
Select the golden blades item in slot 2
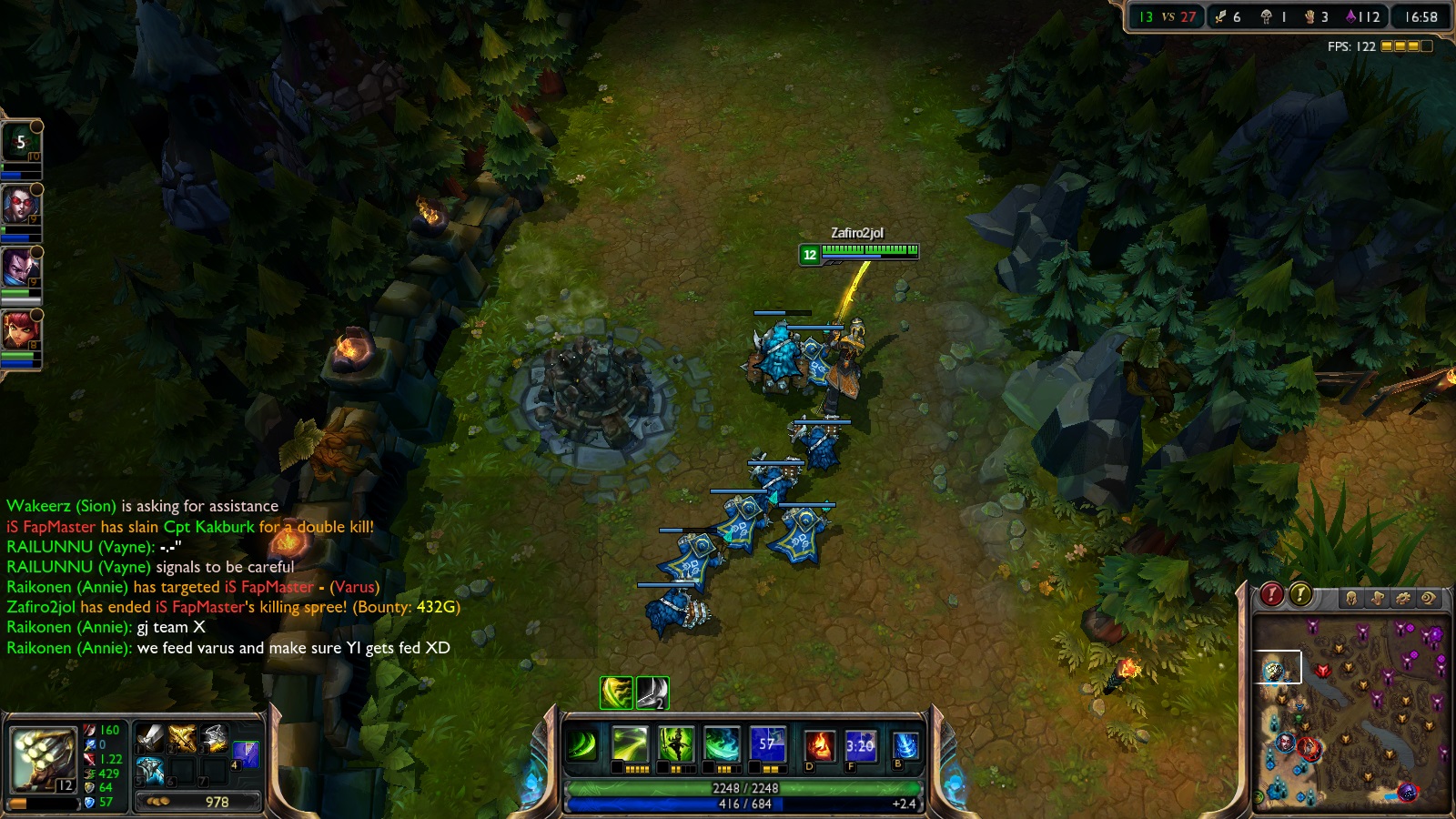coord(182,738)
